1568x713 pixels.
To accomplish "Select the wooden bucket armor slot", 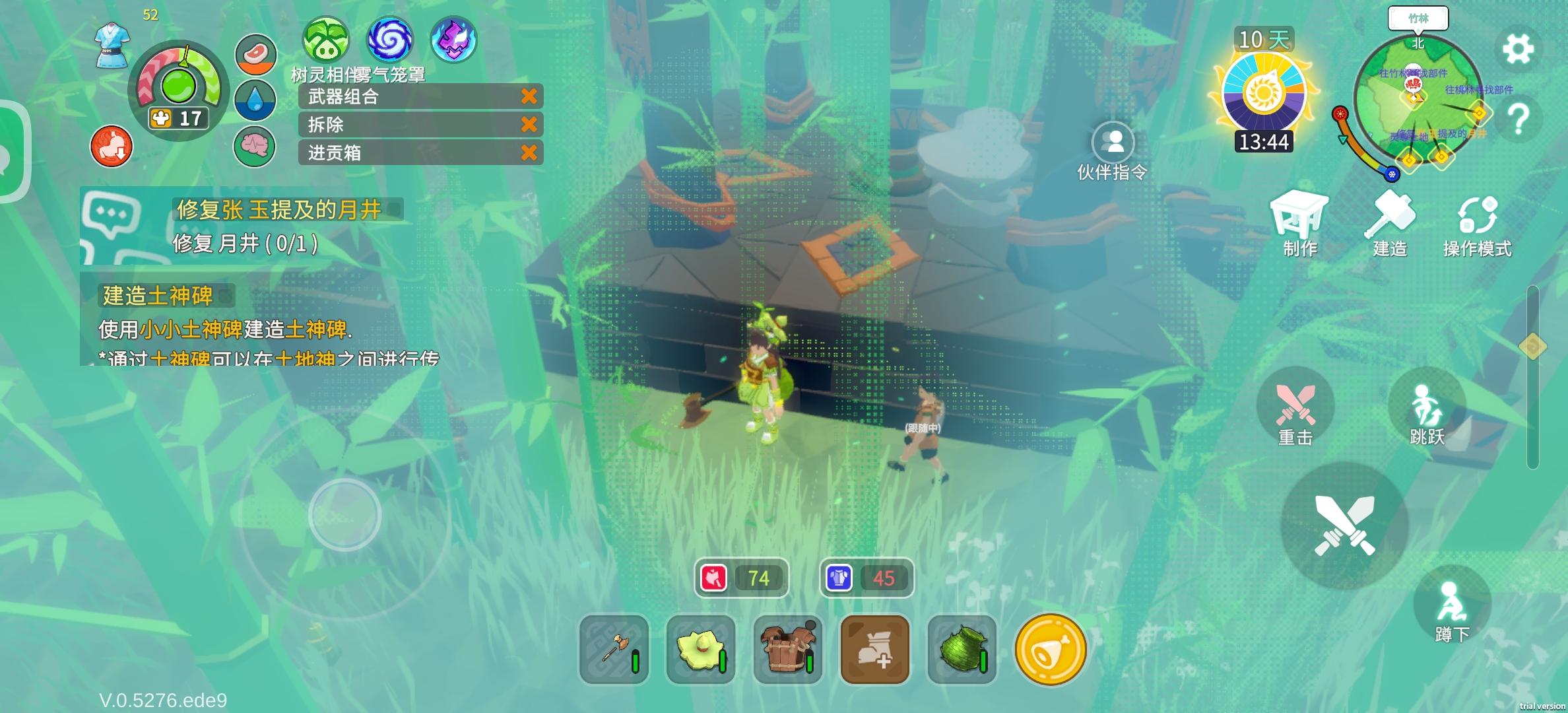I will (x=788, y=650).
